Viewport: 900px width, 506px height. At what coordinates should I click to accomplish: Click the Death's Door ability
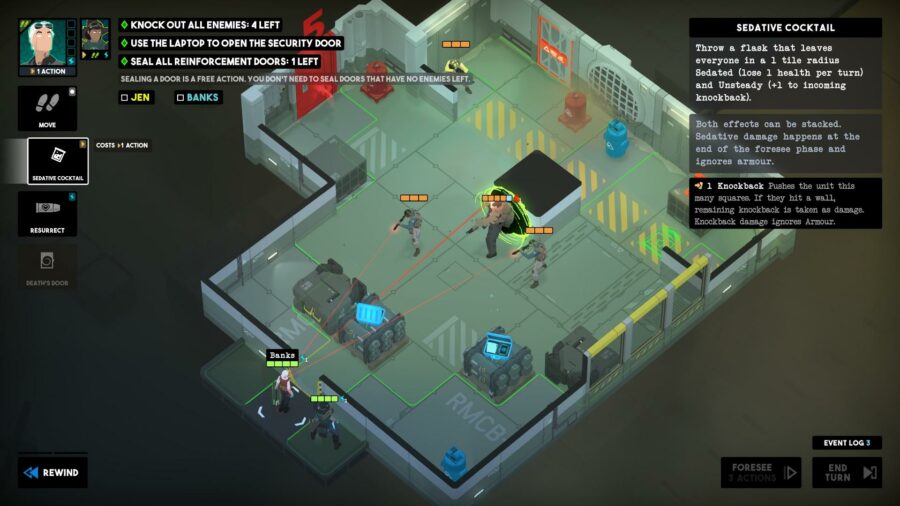(47, 267)
